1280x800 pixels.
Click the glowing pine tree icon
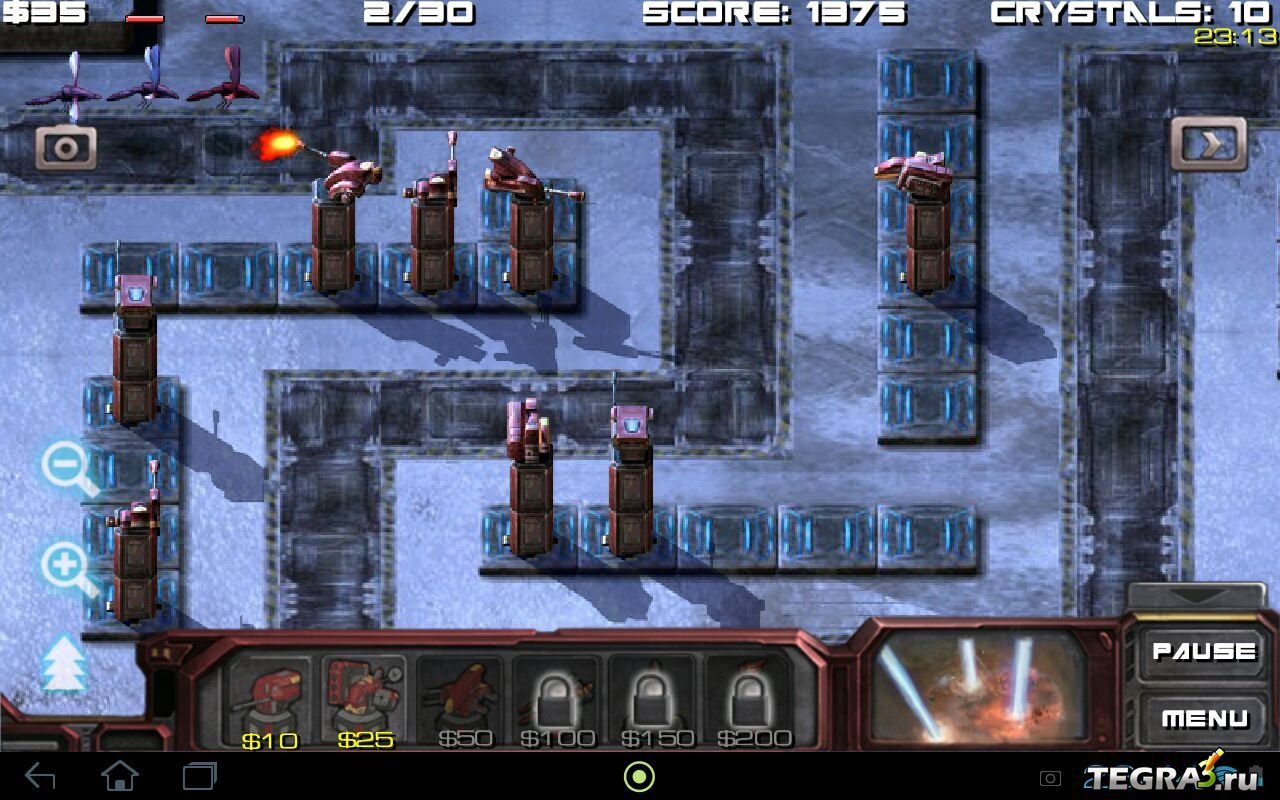64,663
